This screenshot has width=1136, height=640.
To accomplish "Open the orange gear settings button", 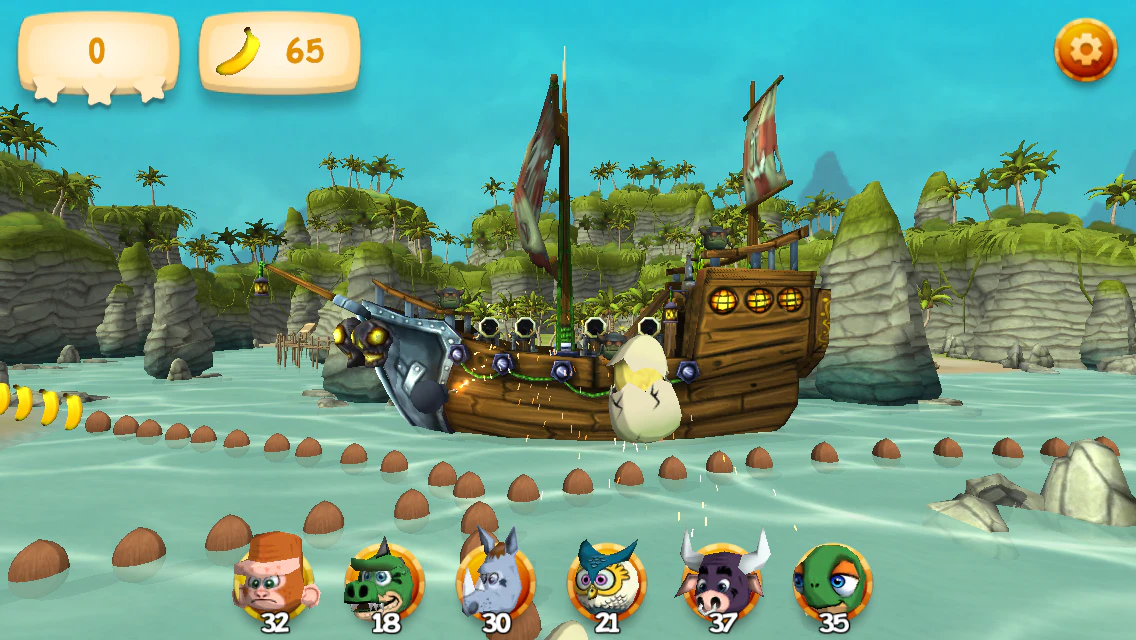I will click(x=1085, y=50).
